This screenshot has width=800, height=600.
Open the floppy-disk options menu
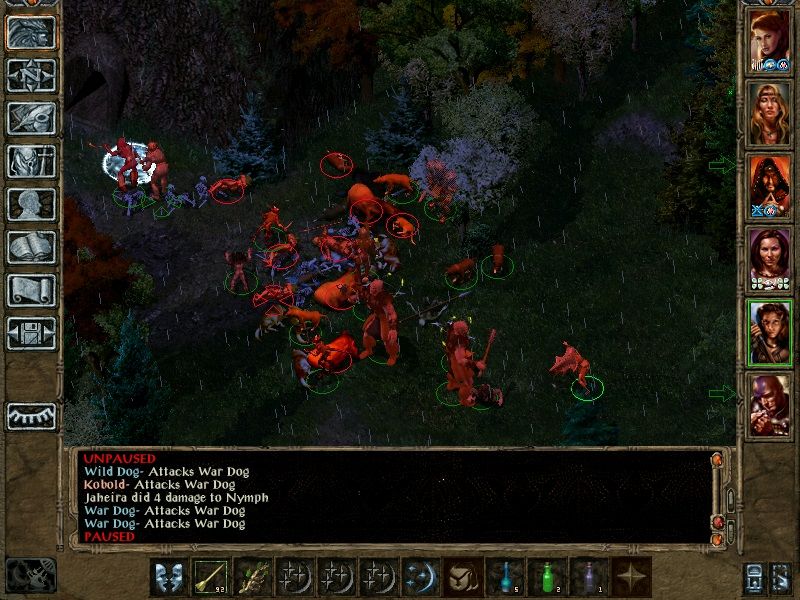(x=31, y=334)
